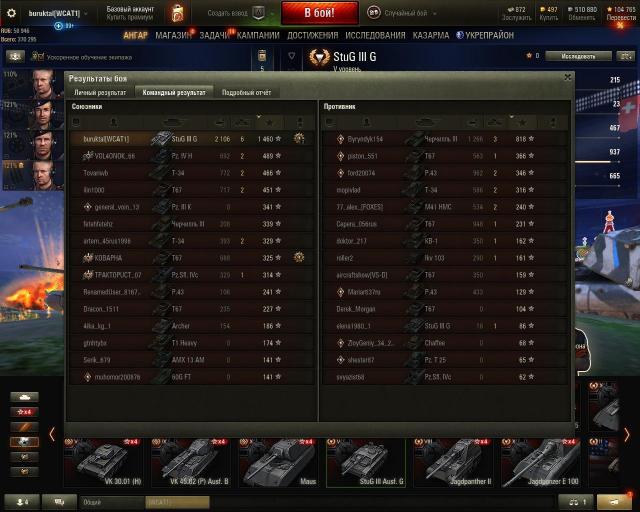
Task: Open the УКРЕПРАЙОН section
Action: click(487, 35)
